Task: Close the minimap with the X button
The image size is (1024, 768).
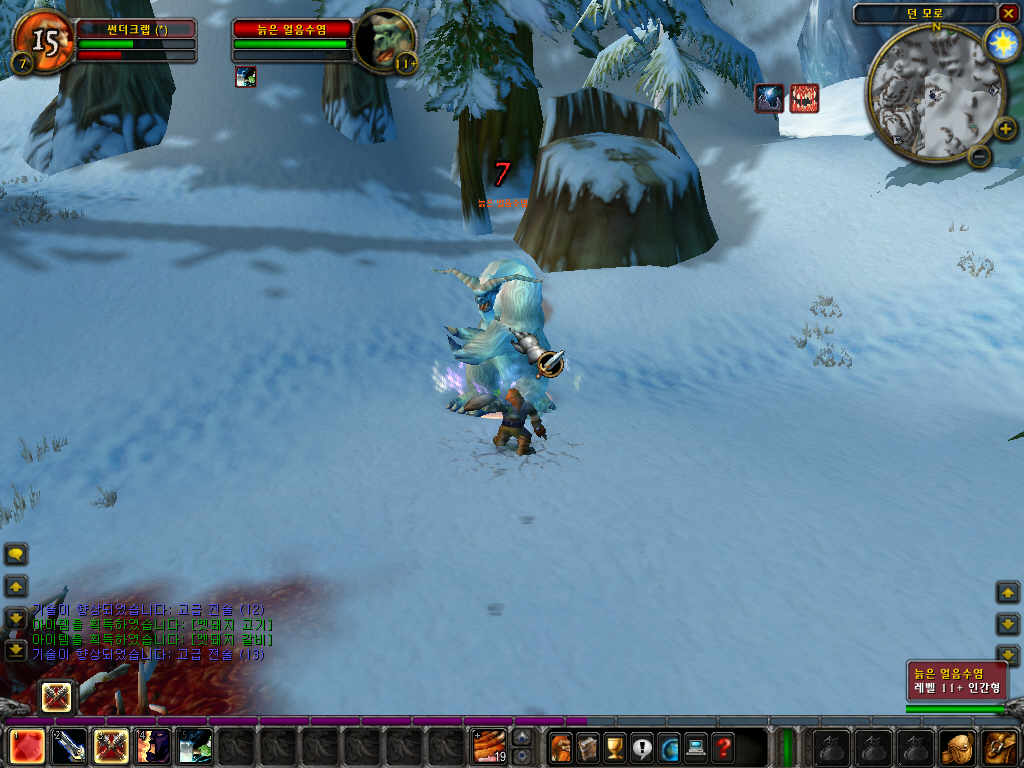Action: click(x=1007, y=13)
